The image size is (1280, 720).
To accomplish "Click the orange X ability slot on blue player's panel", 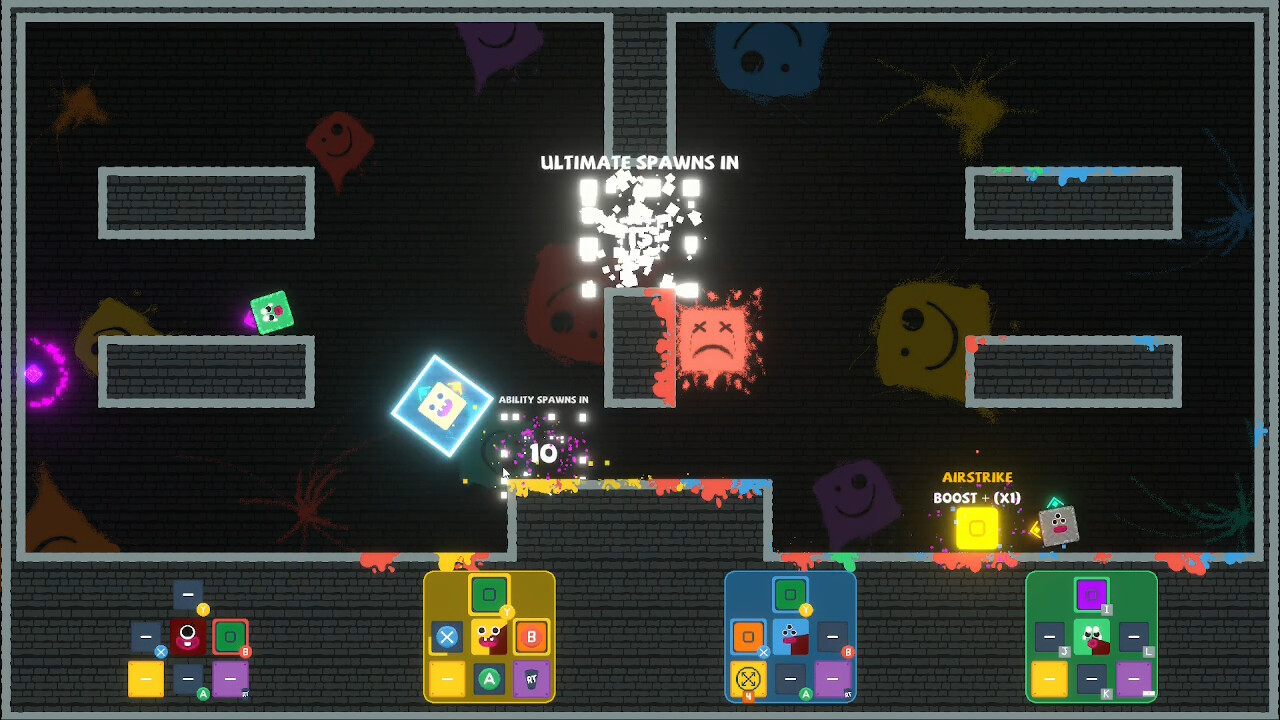I will pos(748,636).
